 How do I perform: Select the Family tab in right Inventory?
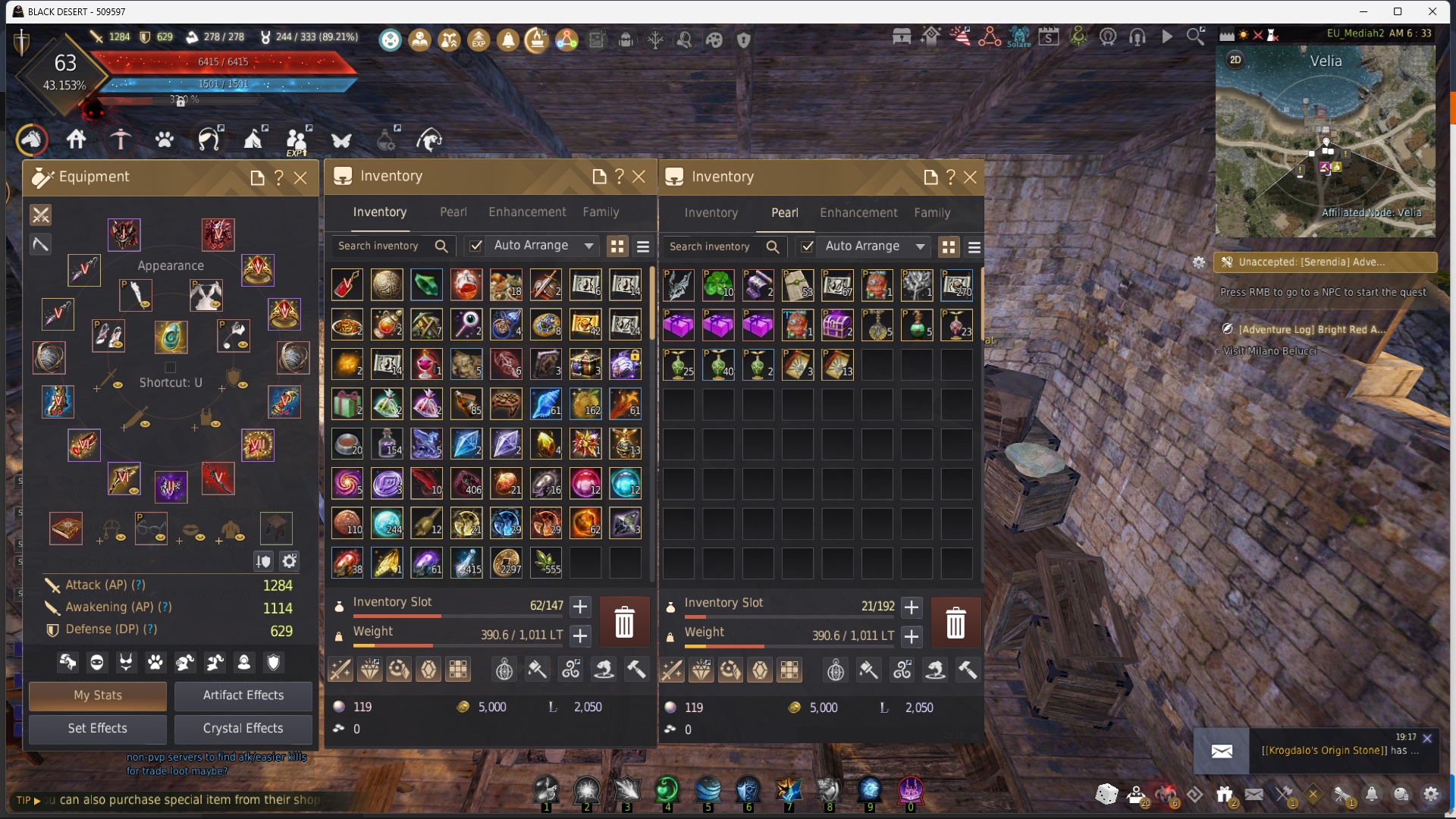pos(932,213)
